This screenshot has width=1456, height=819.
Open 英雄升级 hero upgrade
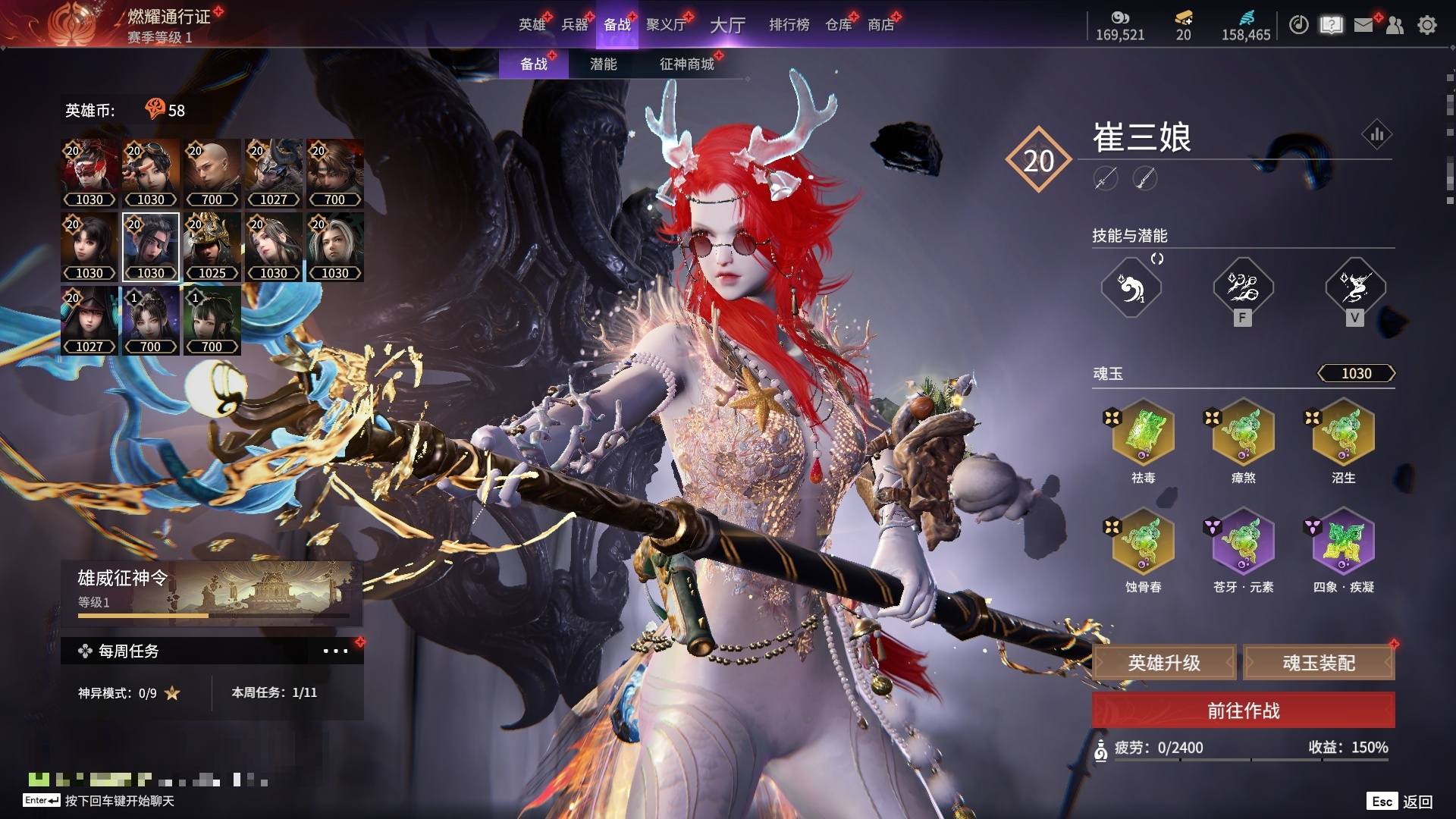click(x=1164, y=663)
